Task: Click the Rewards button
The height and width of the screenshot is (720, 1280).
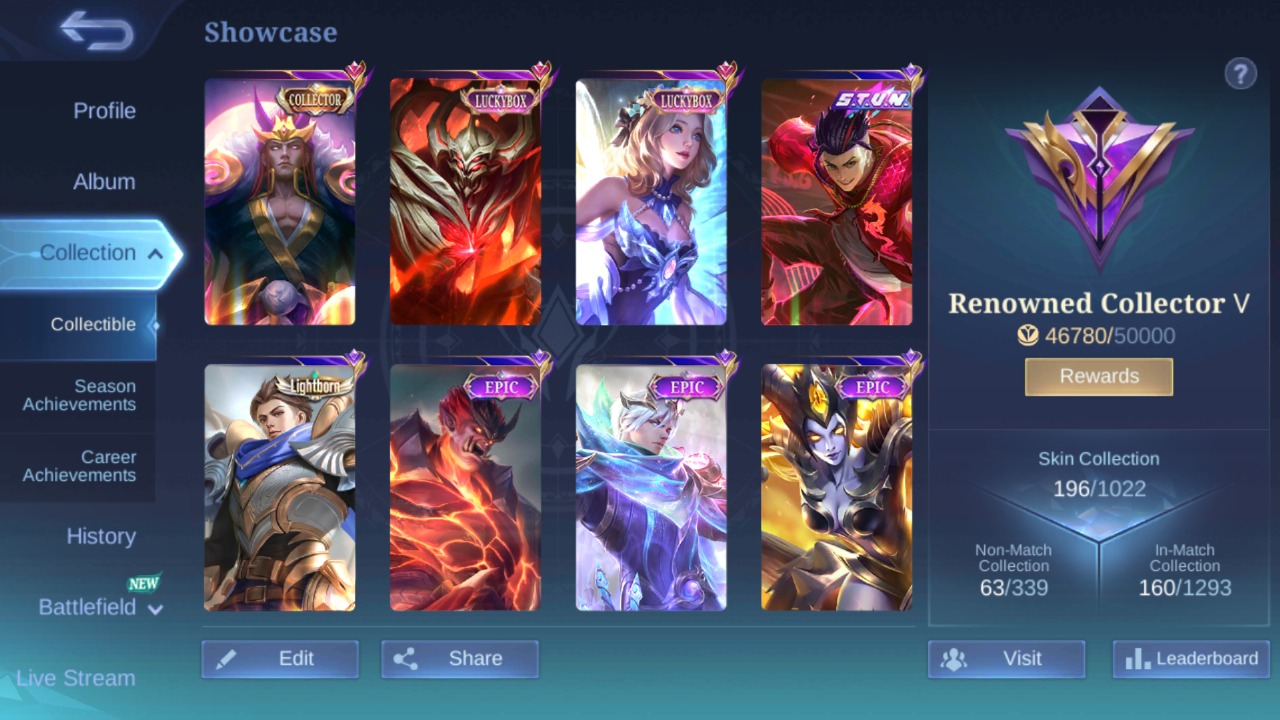Action: [1098, 376]
